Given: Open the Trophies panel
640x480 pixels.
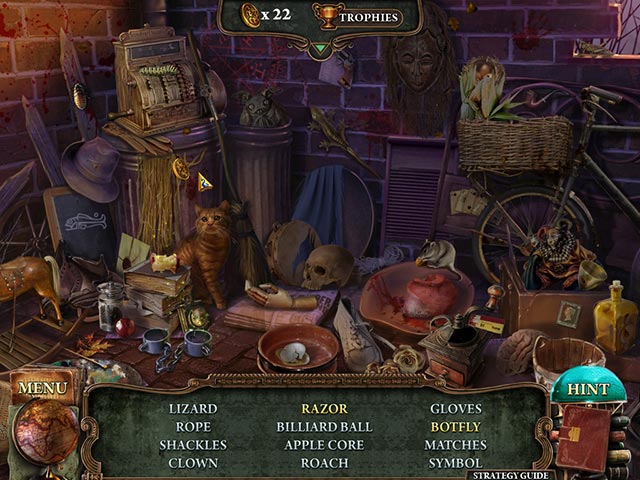Looking at the screenshot, I should coord(356,17).
